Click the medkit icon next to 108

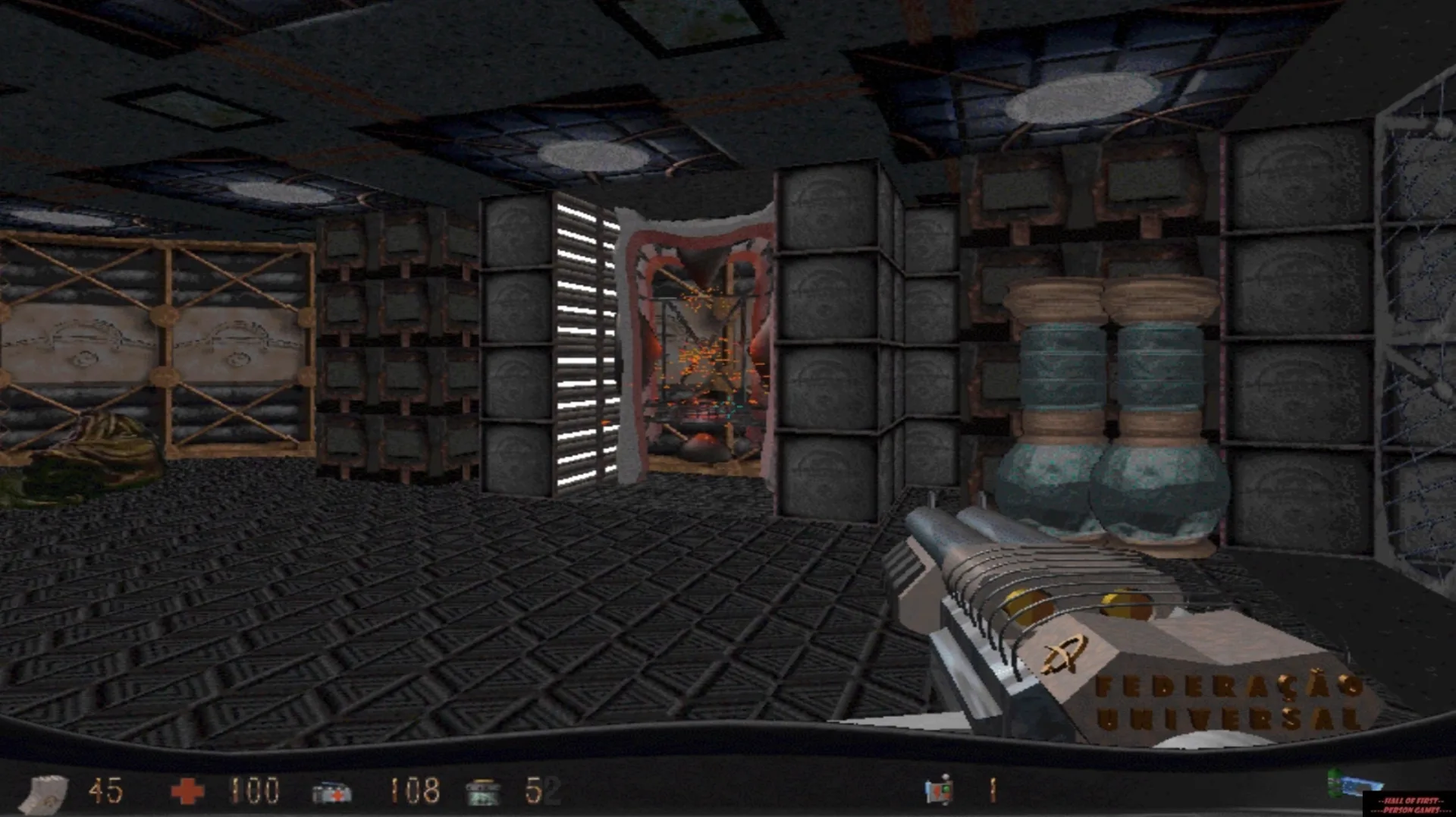(x=334, y=791)
